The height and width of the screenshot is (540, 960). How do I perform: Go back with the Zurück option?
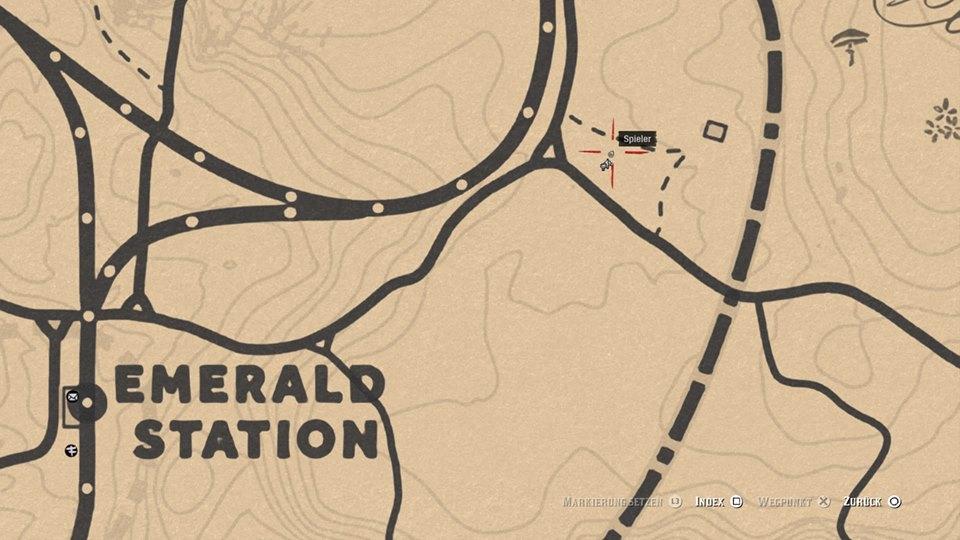[x=872, y=501]
